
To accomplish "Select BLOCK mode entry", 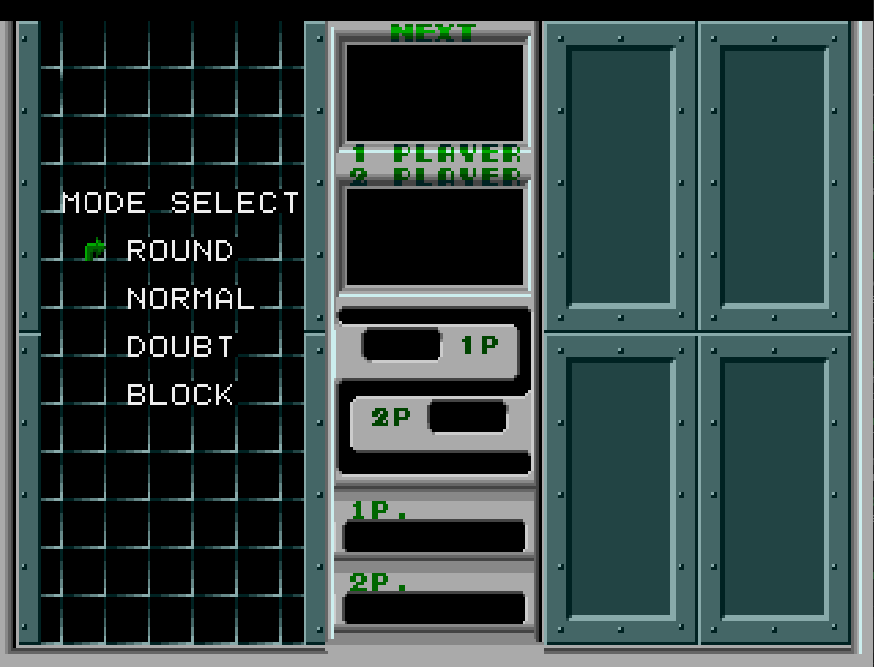I will click(x=180, y=394).
